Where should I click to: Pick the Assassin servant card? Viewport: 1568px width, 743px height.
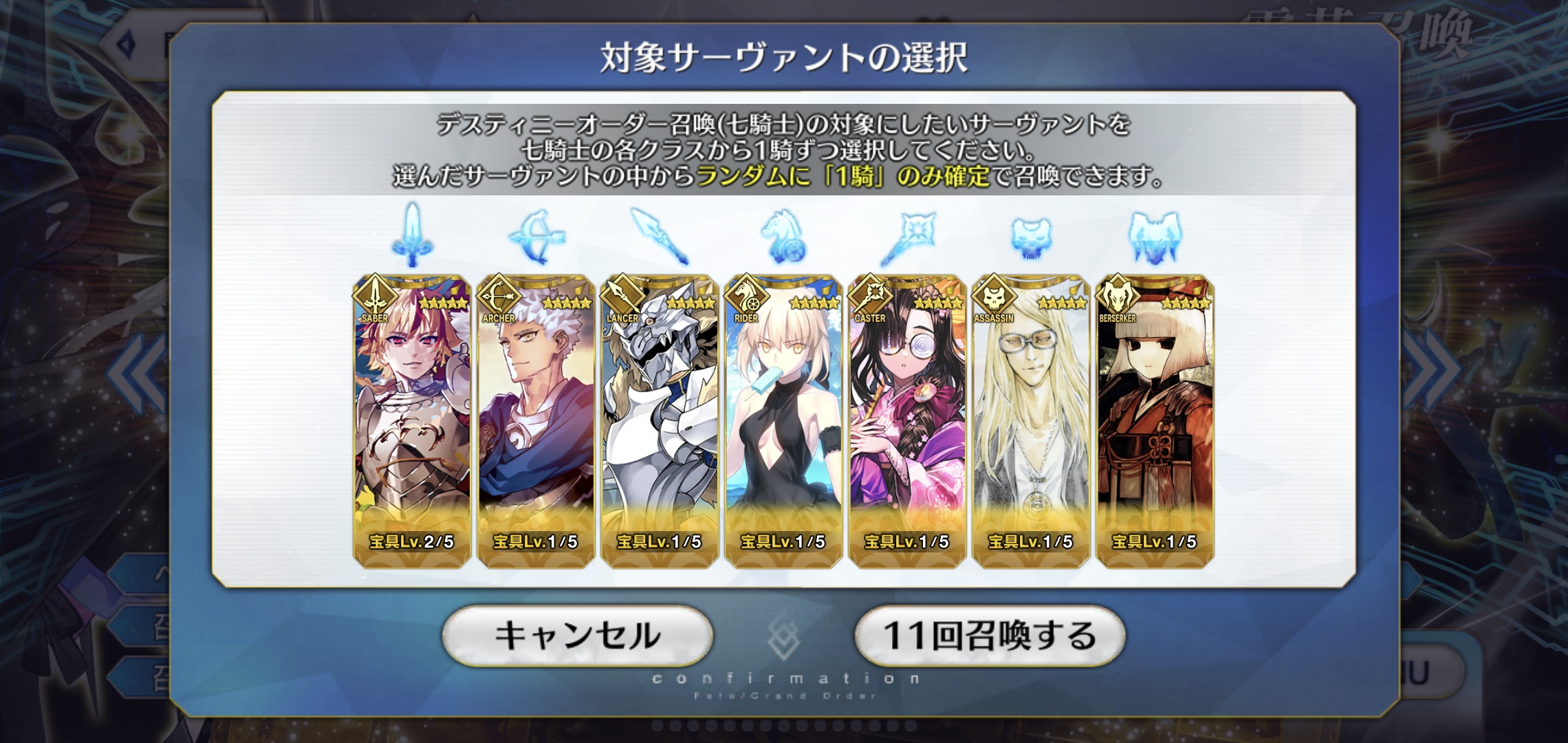[x=1031, y=421]
